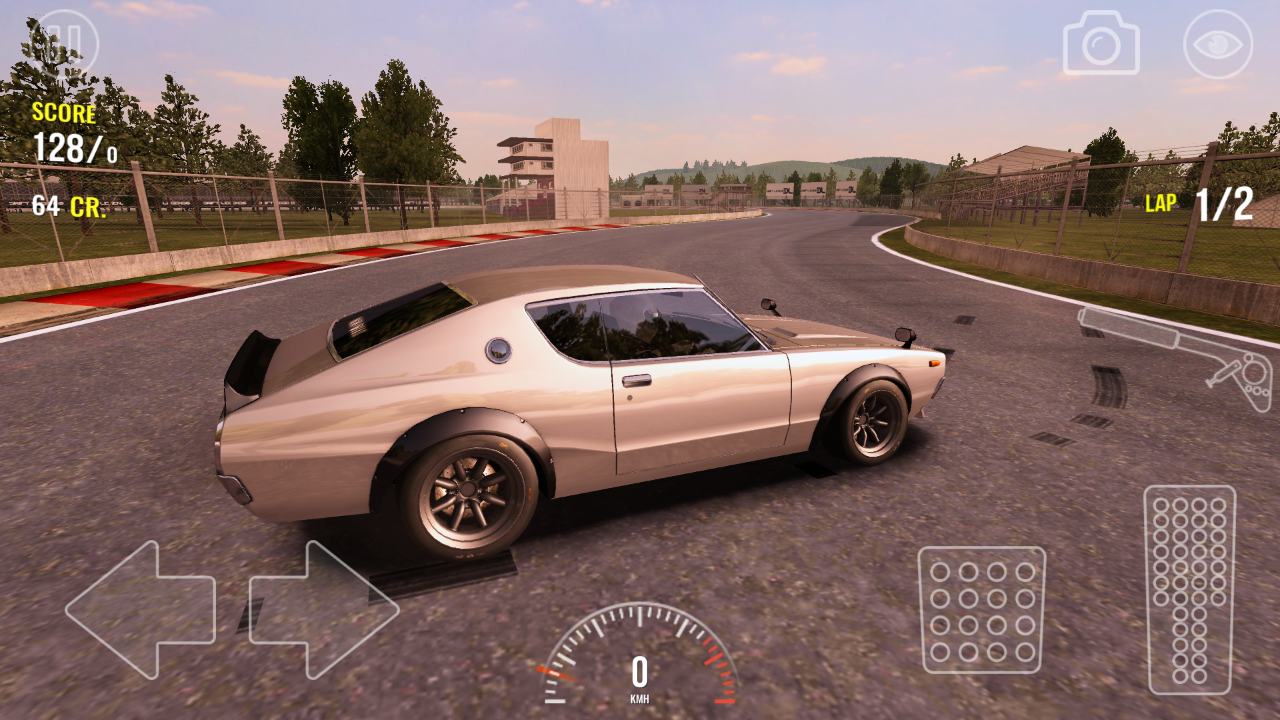Hit the tall gas pedal
The width and height of the screenshot is (1280, 720).
click(1189, 589)
